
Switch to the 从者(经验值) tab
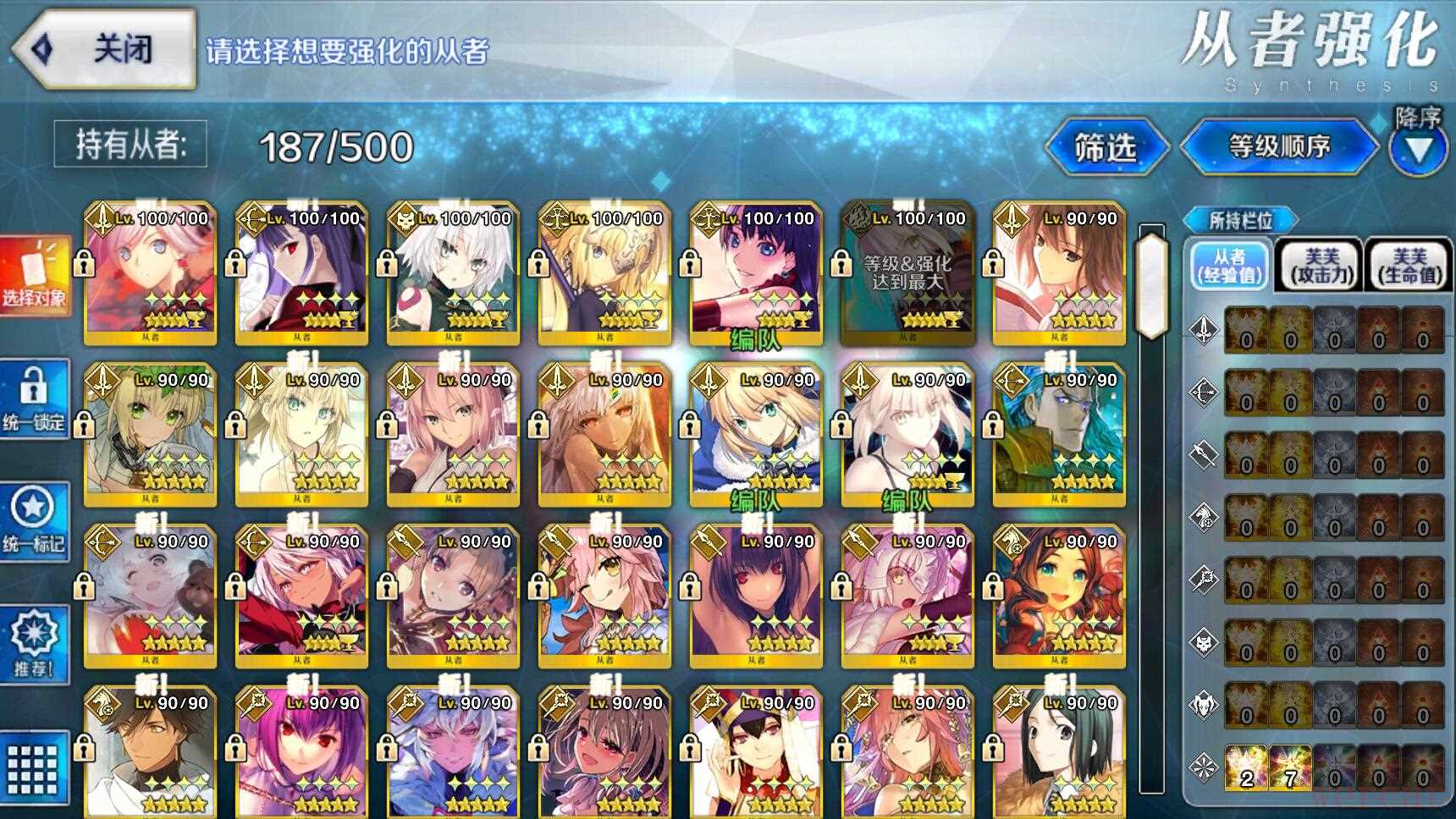pyautogui.click(x=1229, y=266)
